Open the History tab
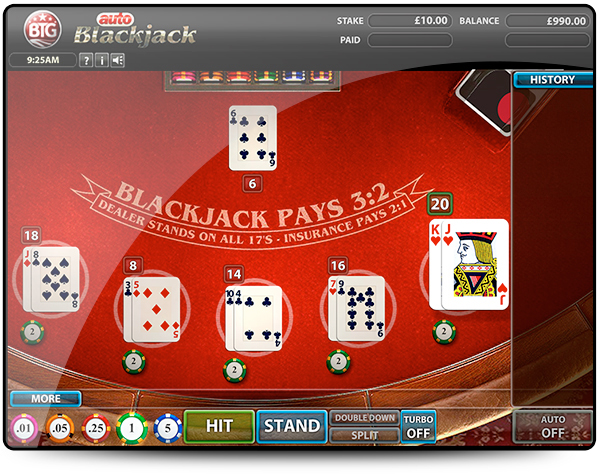Image resolution: width=600 pixels, height=474 pixels. click(552, 80)
